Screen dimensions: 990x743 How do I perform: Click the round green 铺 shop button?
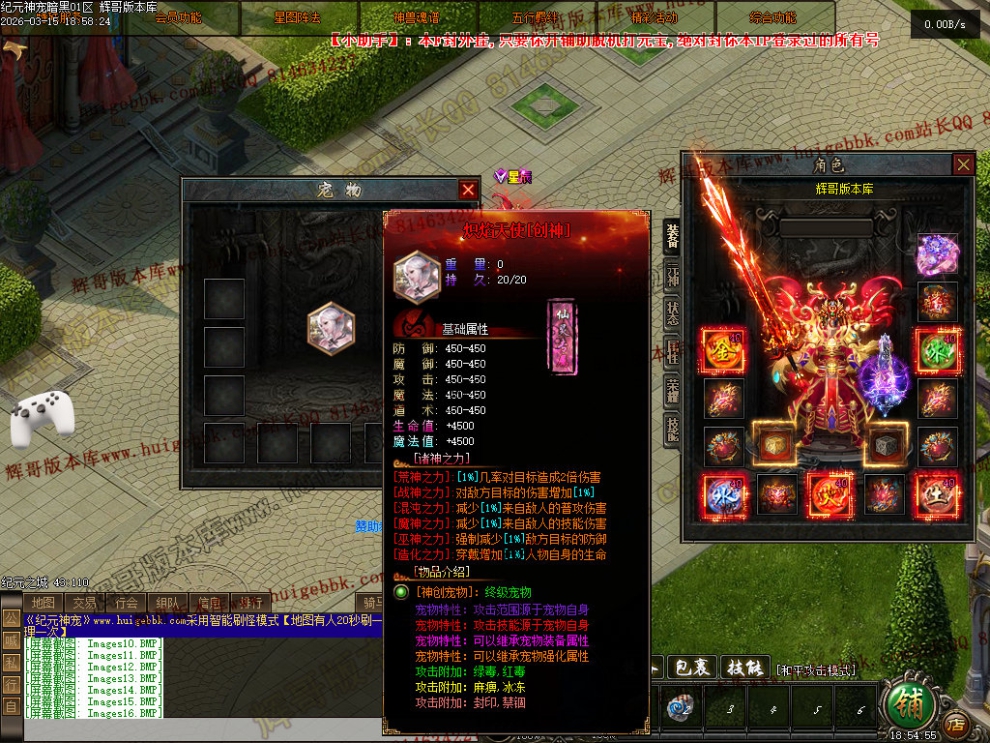click(907, 704)
